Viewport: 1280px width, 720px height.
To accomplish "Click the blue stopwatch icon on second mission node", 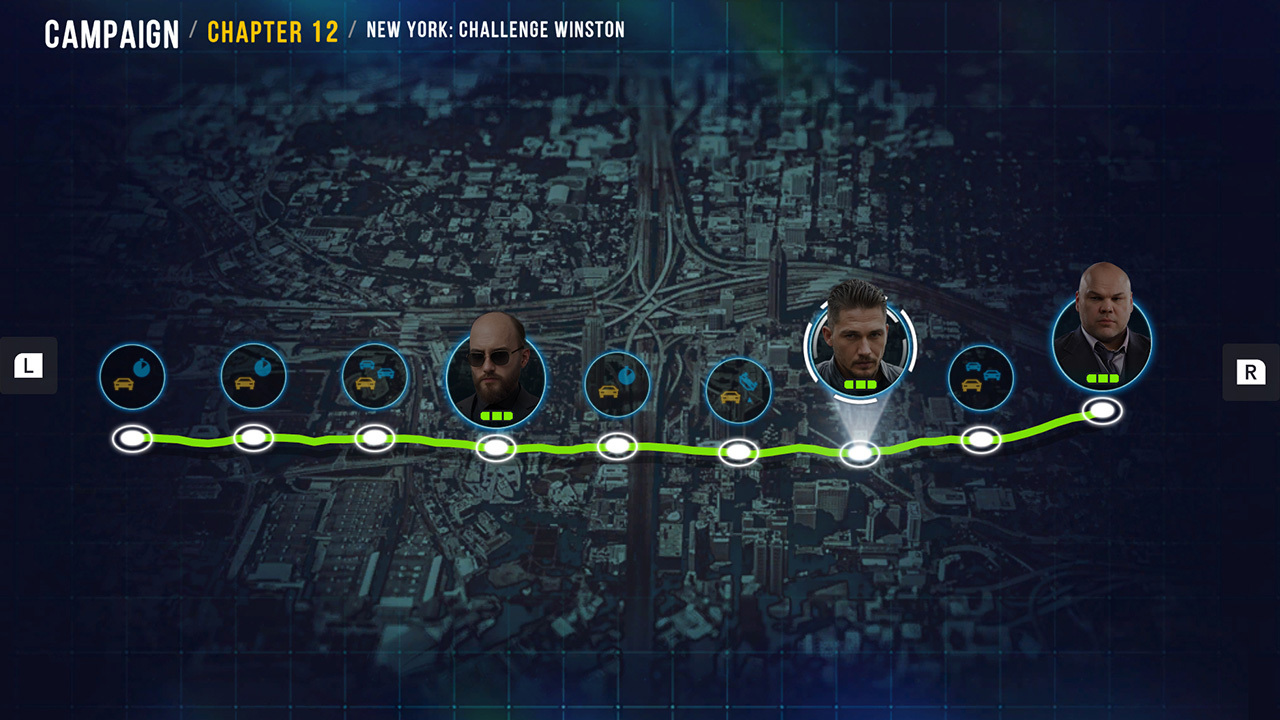I will pos(263,366).
